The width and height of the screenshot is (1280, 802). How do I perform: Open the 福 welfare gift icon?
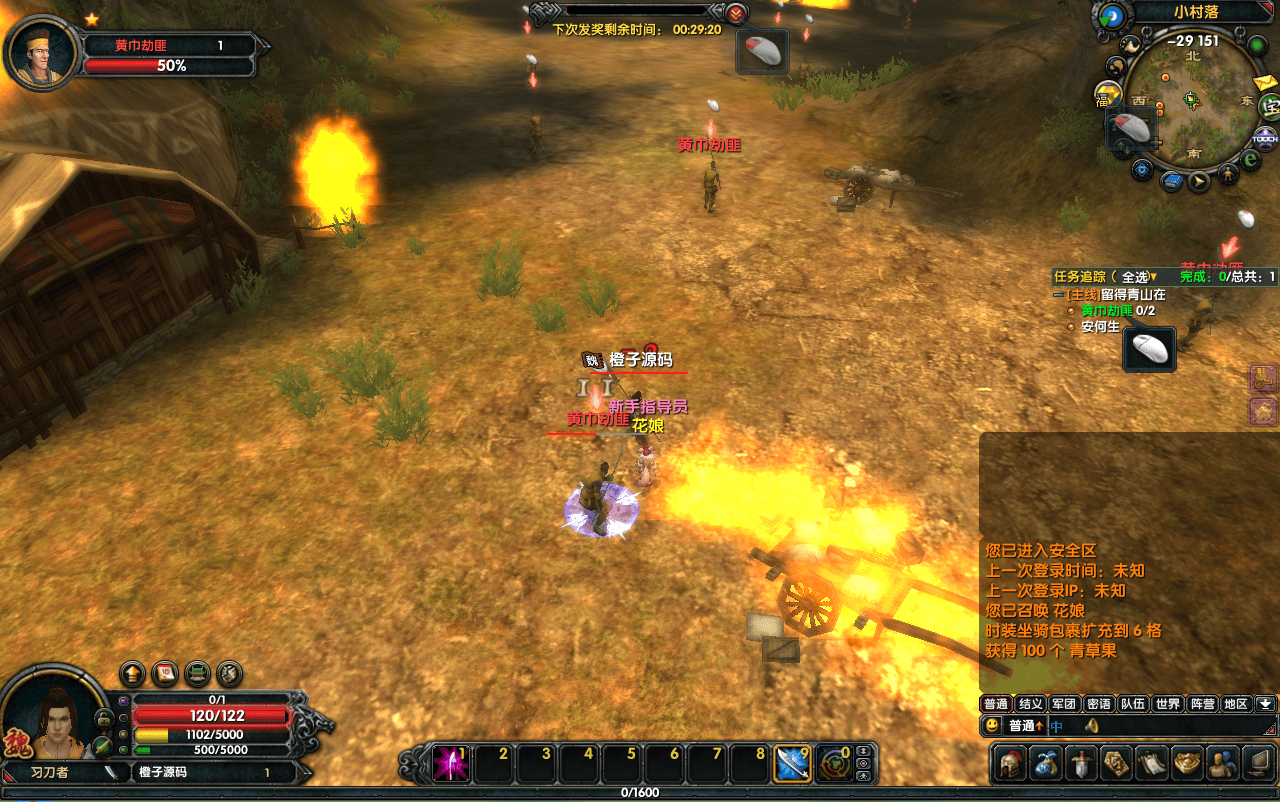(1107, 97)
